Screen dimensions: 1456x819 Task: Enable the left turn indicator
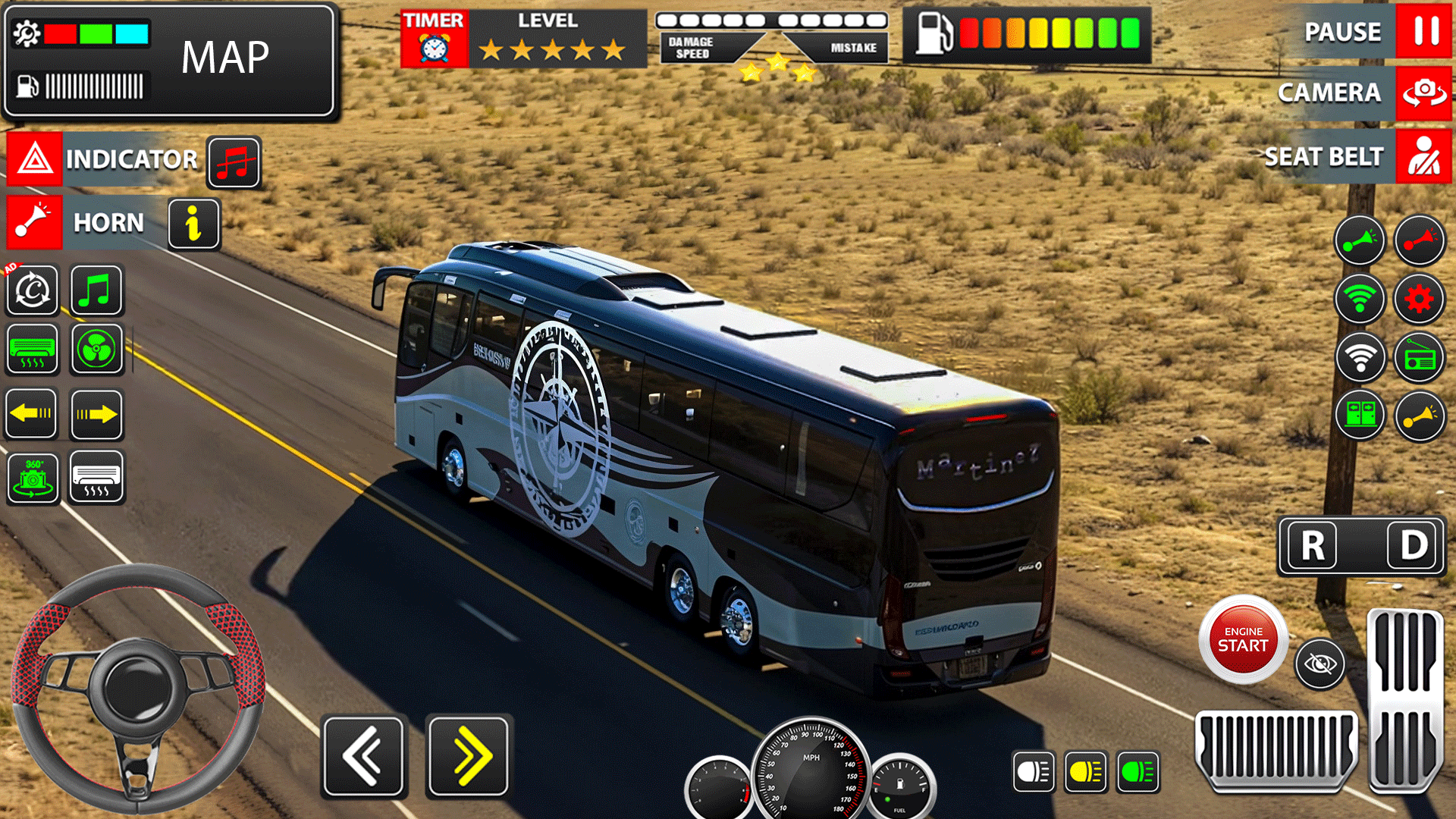(x=31, y=413)
